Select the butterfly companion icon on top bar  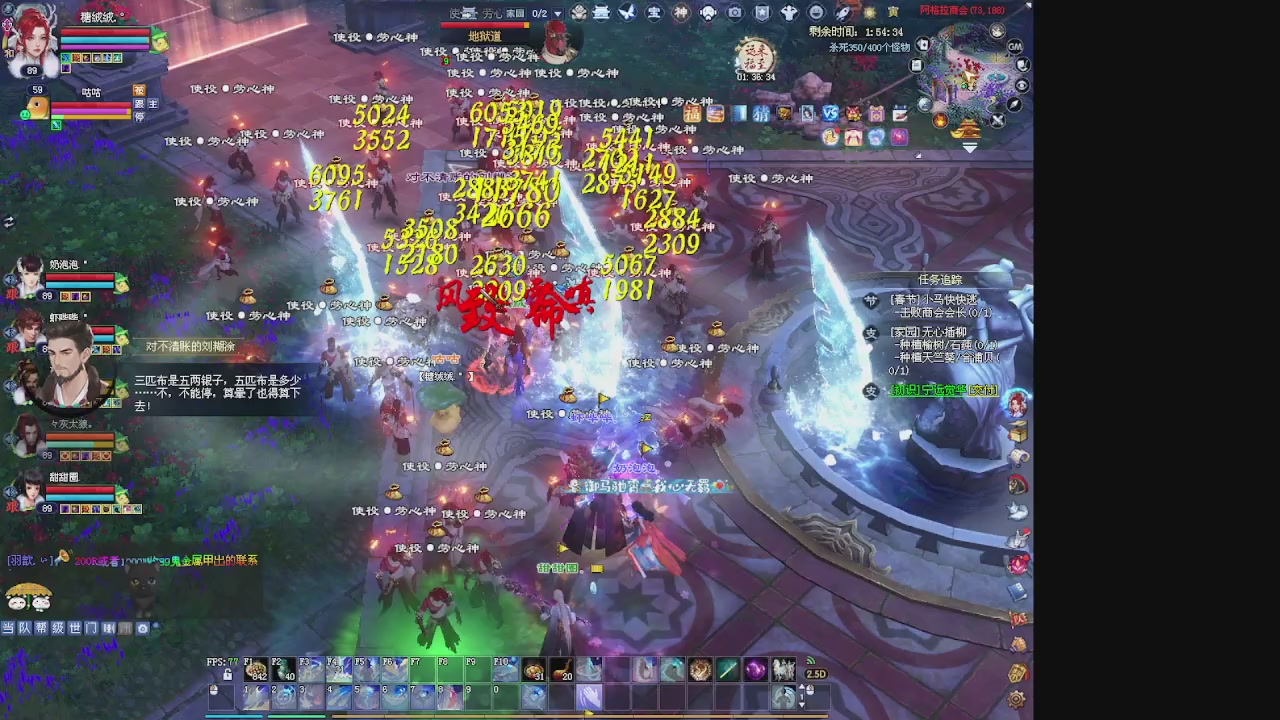click(x=626, y=13)
